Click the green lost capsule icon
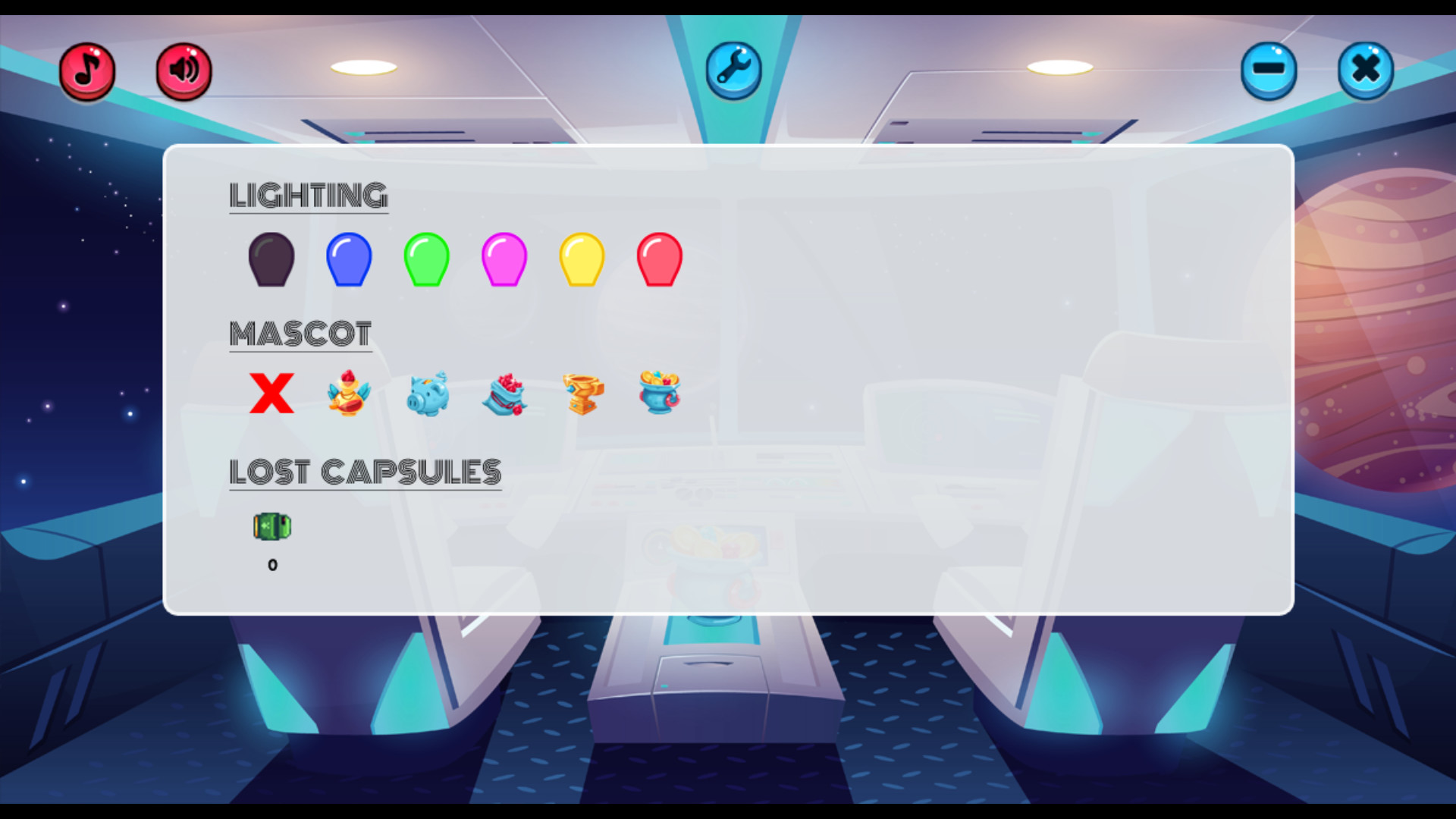The height and width of the screenshot is (819, 1456). (x=272, y=526)
